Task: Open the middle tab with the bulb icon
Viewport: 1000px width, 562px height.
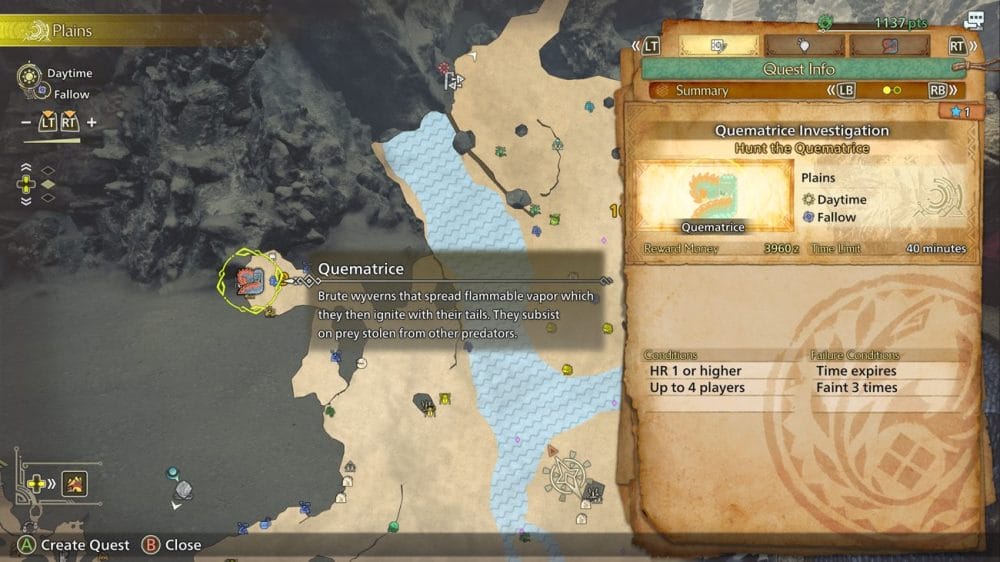Action: [x=804, y=45]
